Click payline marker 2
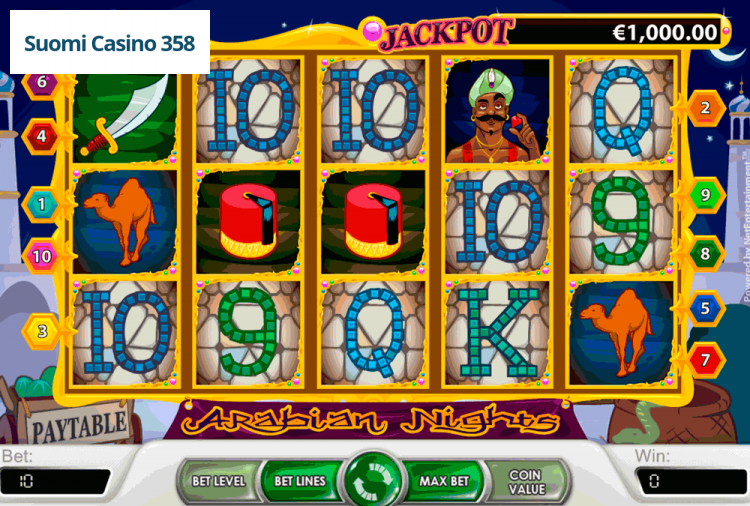Image resolution: width=750 pixels, height=506 pixels. [x=706, y=108]
